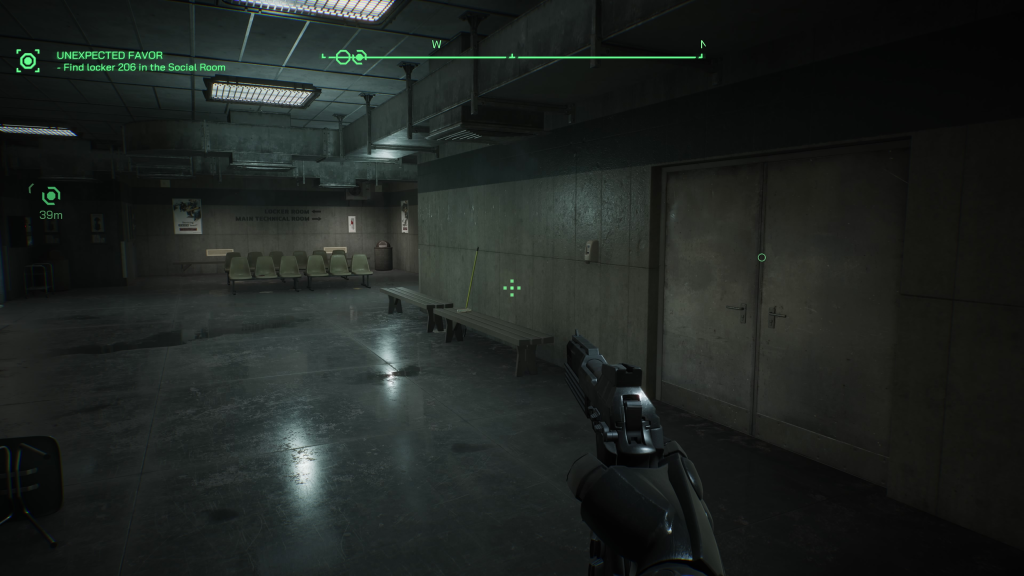Click the quest tracker target icon

pos(27,61)
